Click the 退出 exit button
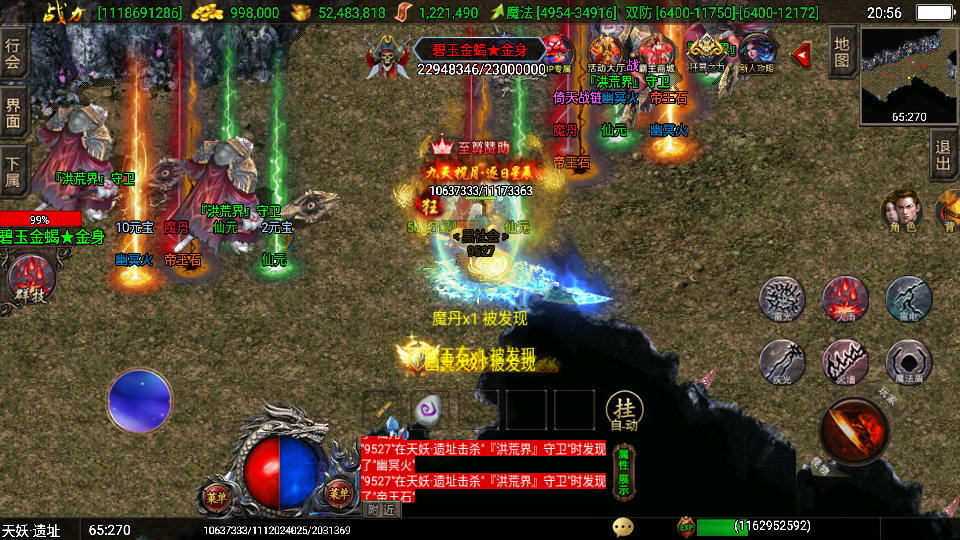Image resolution: width=960 pixels, height=540 pixels. click(943, 156)
